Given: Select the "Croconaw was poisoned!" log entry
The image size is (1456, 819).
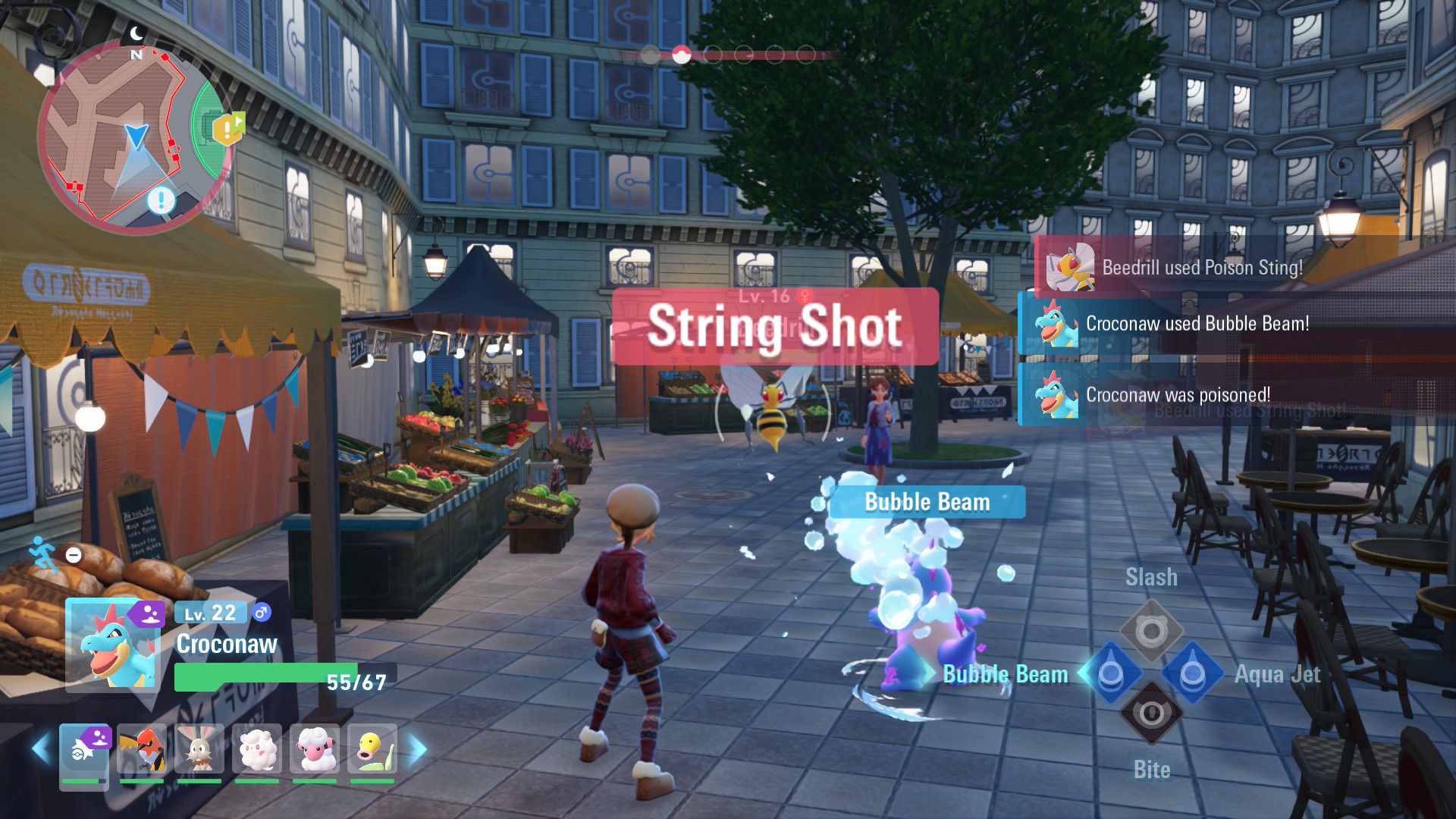Looking at the screenshot, I should [x=1178, y=395].
